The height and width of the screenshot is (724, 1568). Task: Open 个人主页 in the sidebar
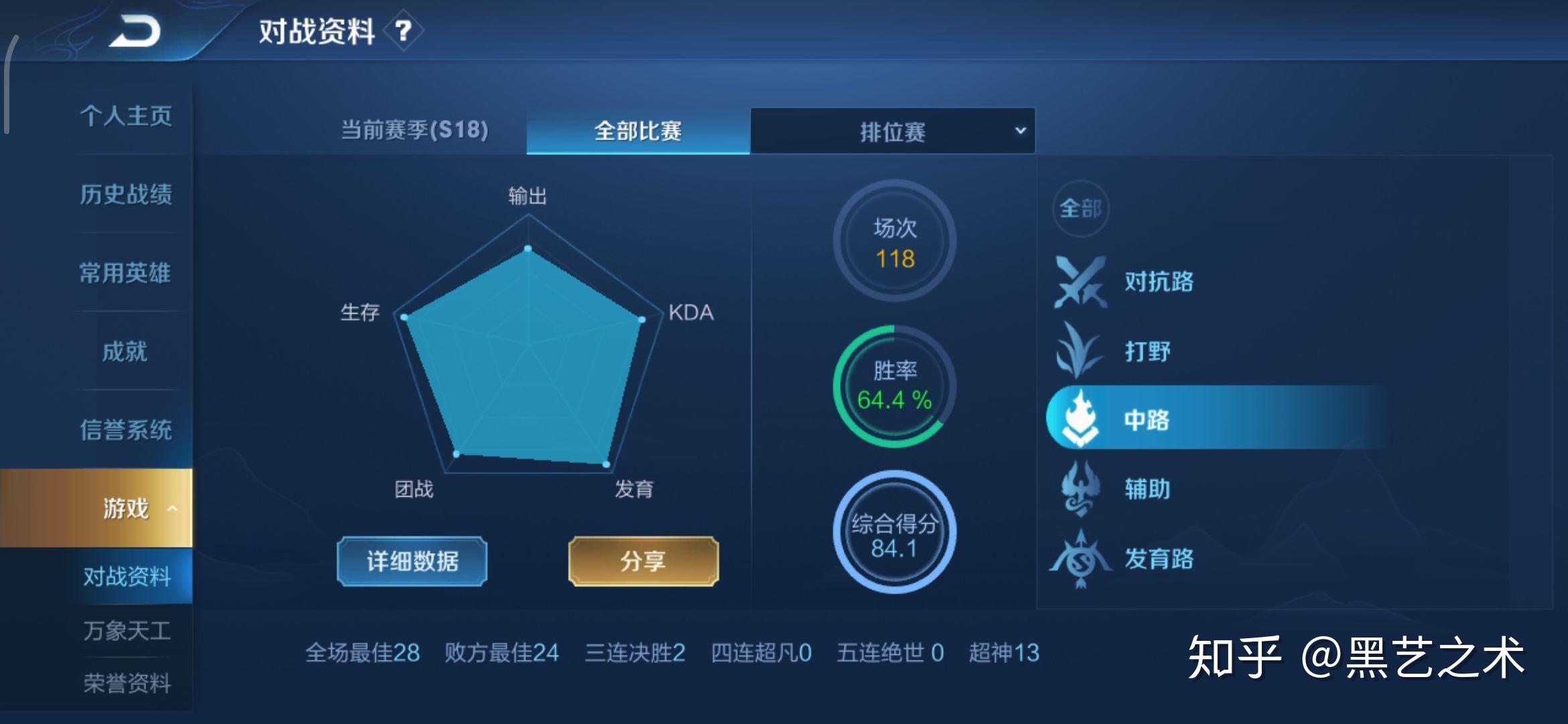point(126,116)
